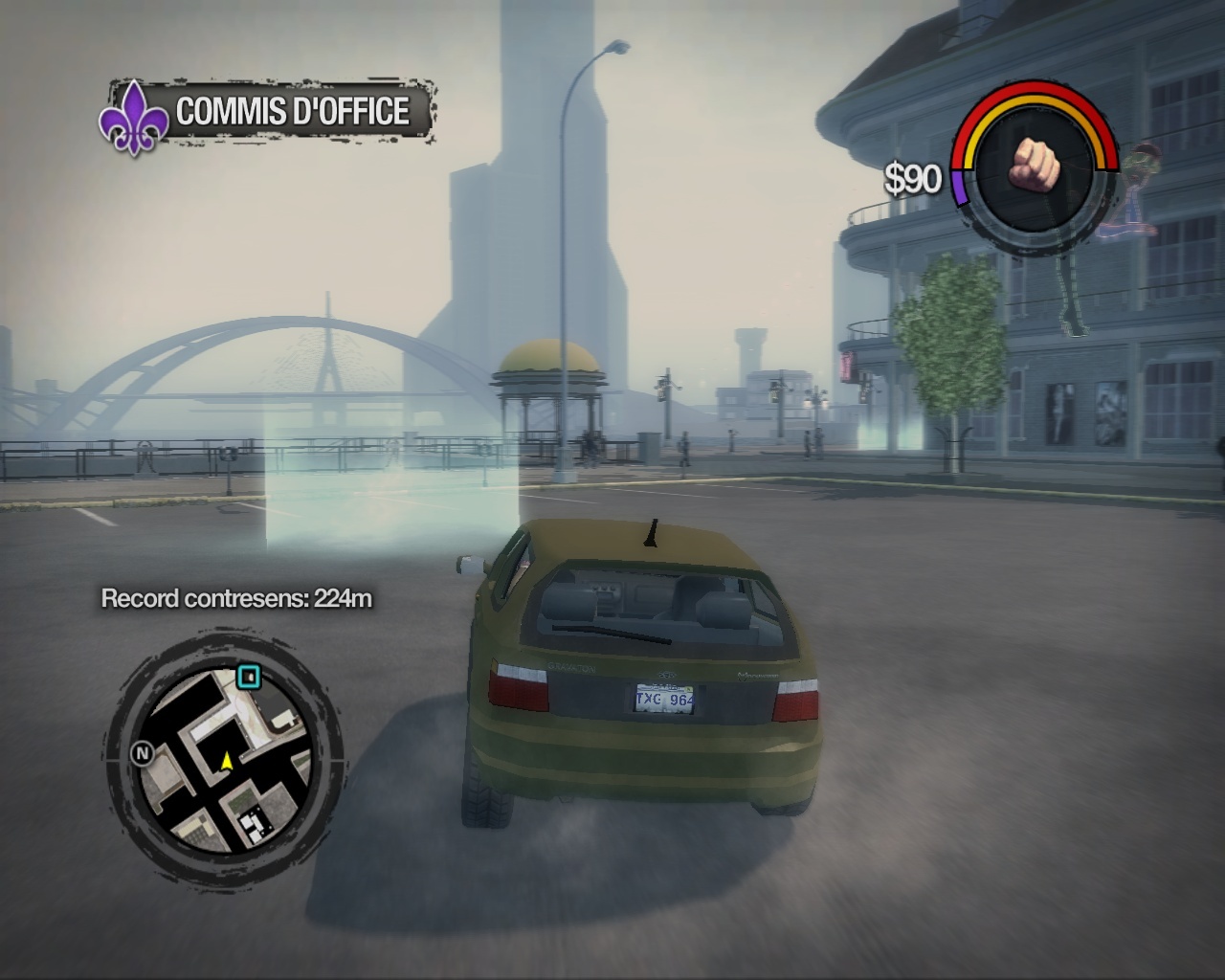The width and height of the screenshot is (1225, 980).
Task: Select the fist weapon icon
Action: pyautogui.click(x=1035, y=163)
